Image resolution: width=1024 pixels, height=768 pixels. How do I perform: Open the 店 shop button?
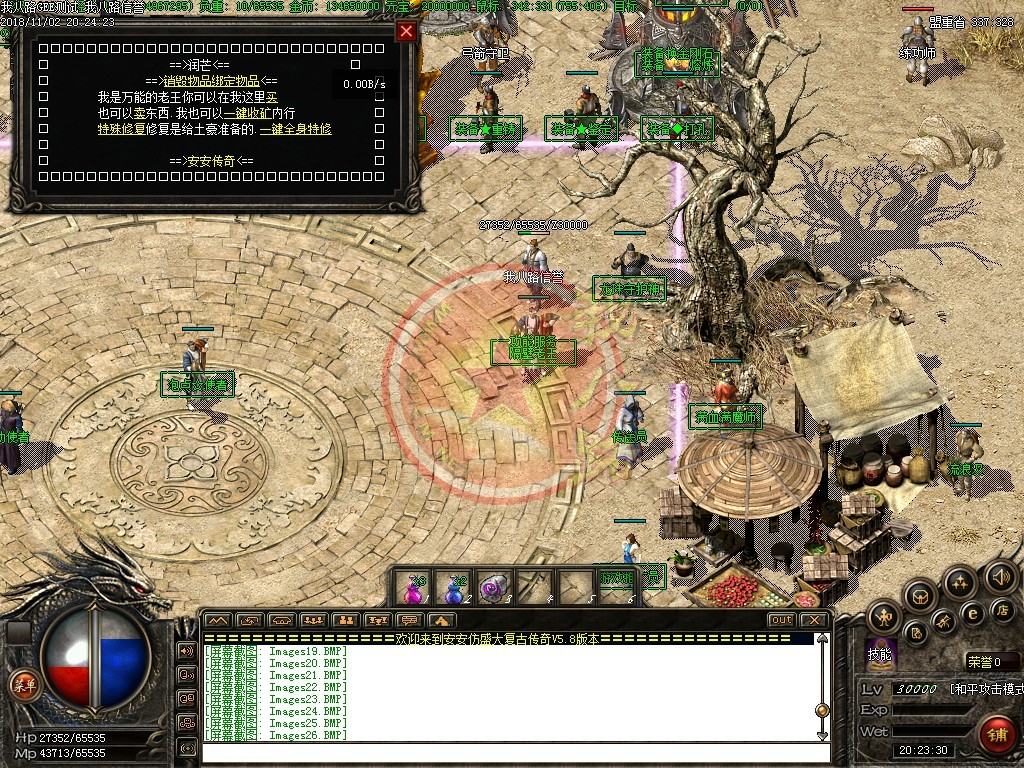pos(1001,609)
